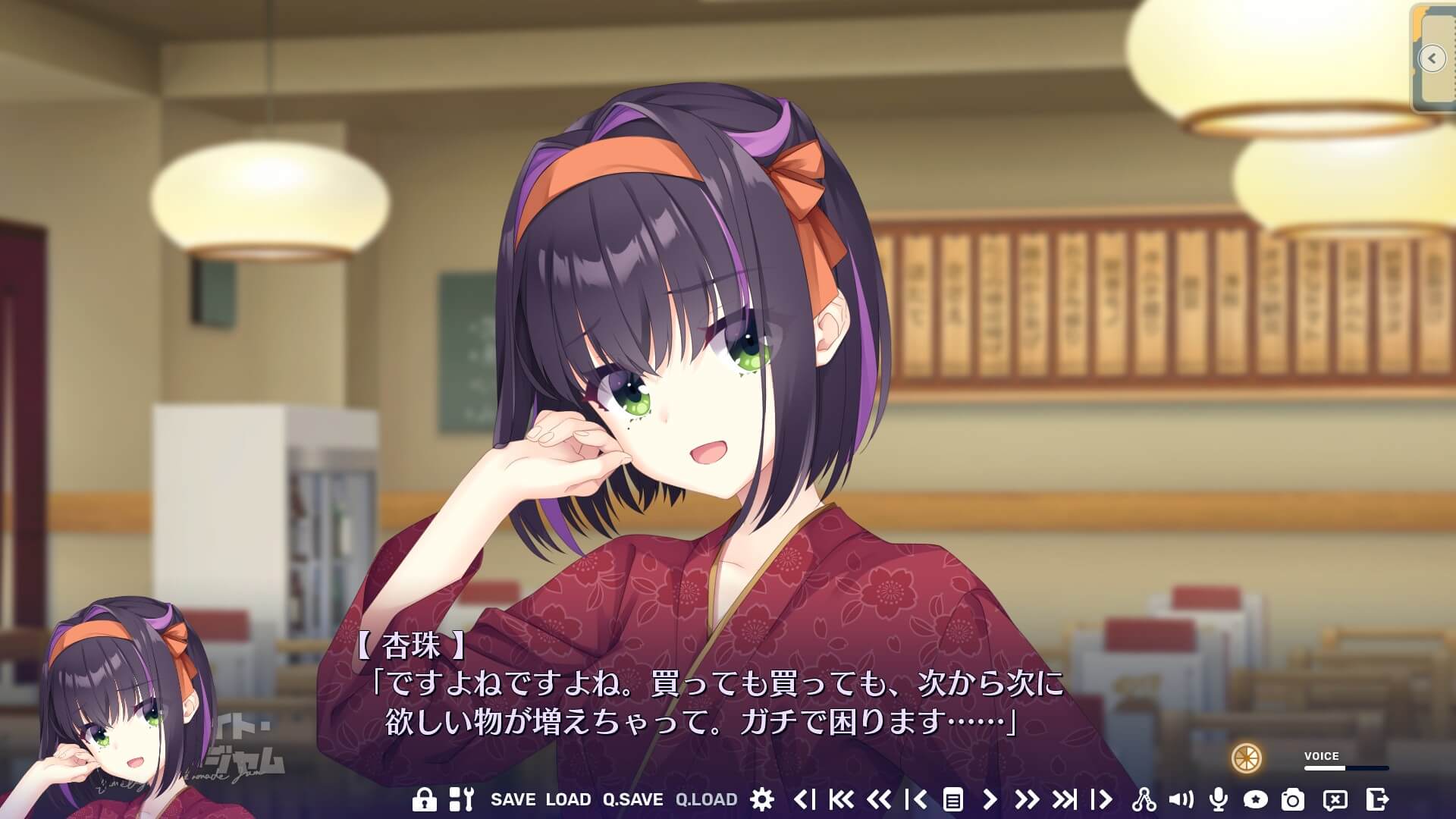
Task: Open the Settings gear menu
Action: point(763,799)
